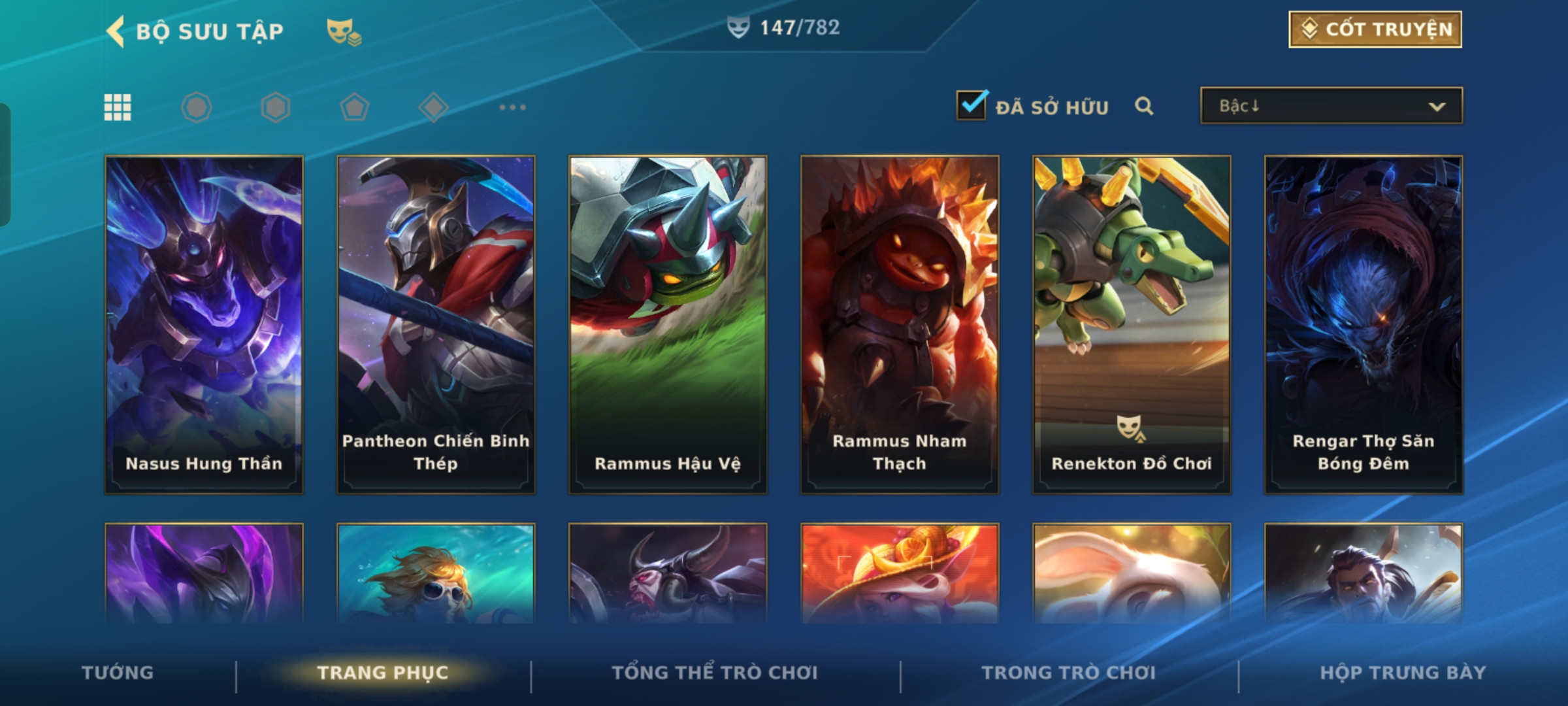Switch to the Tướng tab

pos(118,673)
